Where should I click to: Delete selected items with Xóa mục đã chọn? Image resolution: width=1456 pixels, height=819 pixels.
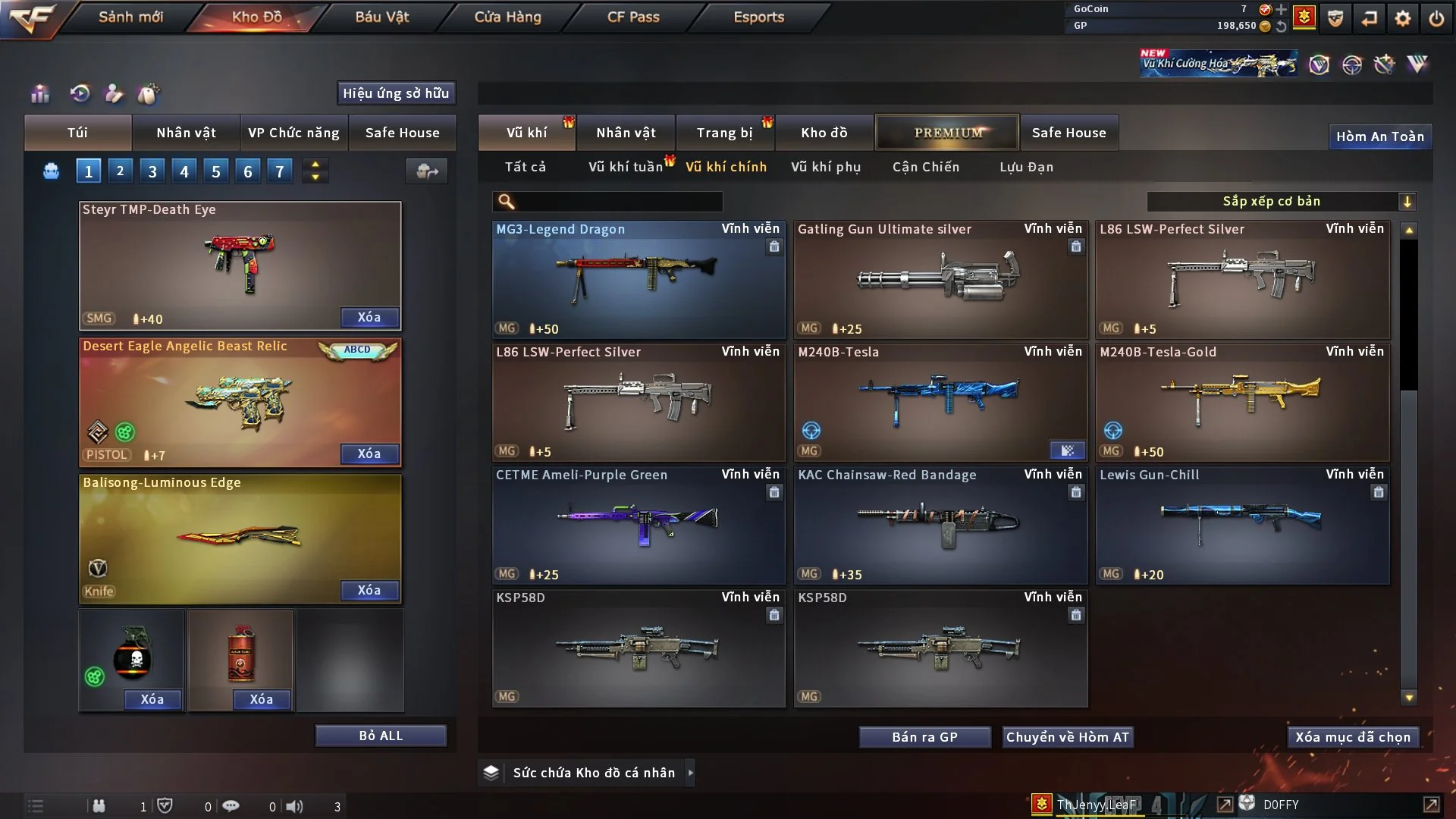click(x=1352, y=737)
